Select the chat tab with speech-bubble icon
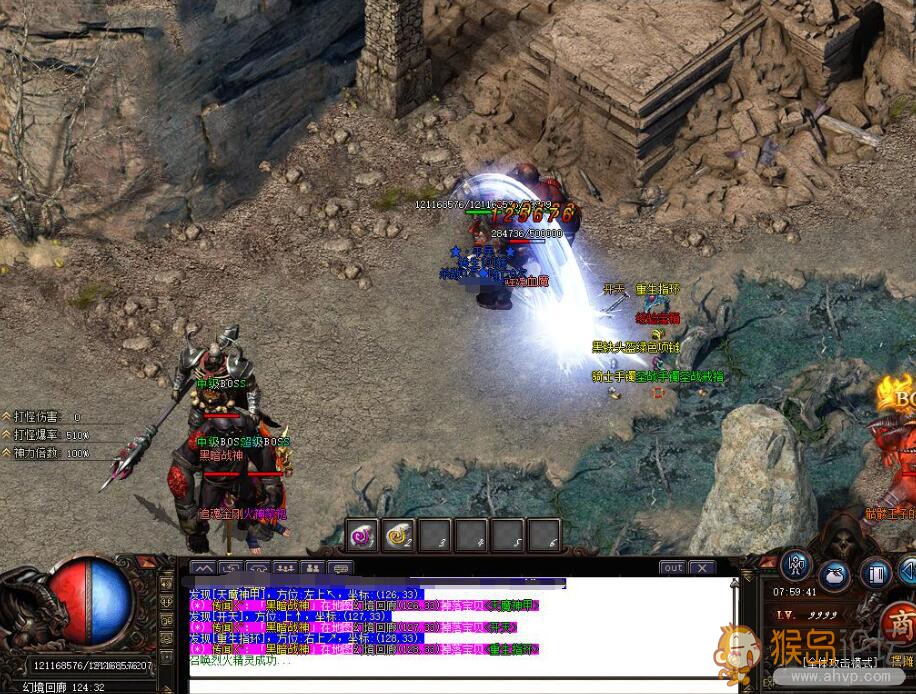Screen dimensions: 916x694 click(x=340, y=567)
